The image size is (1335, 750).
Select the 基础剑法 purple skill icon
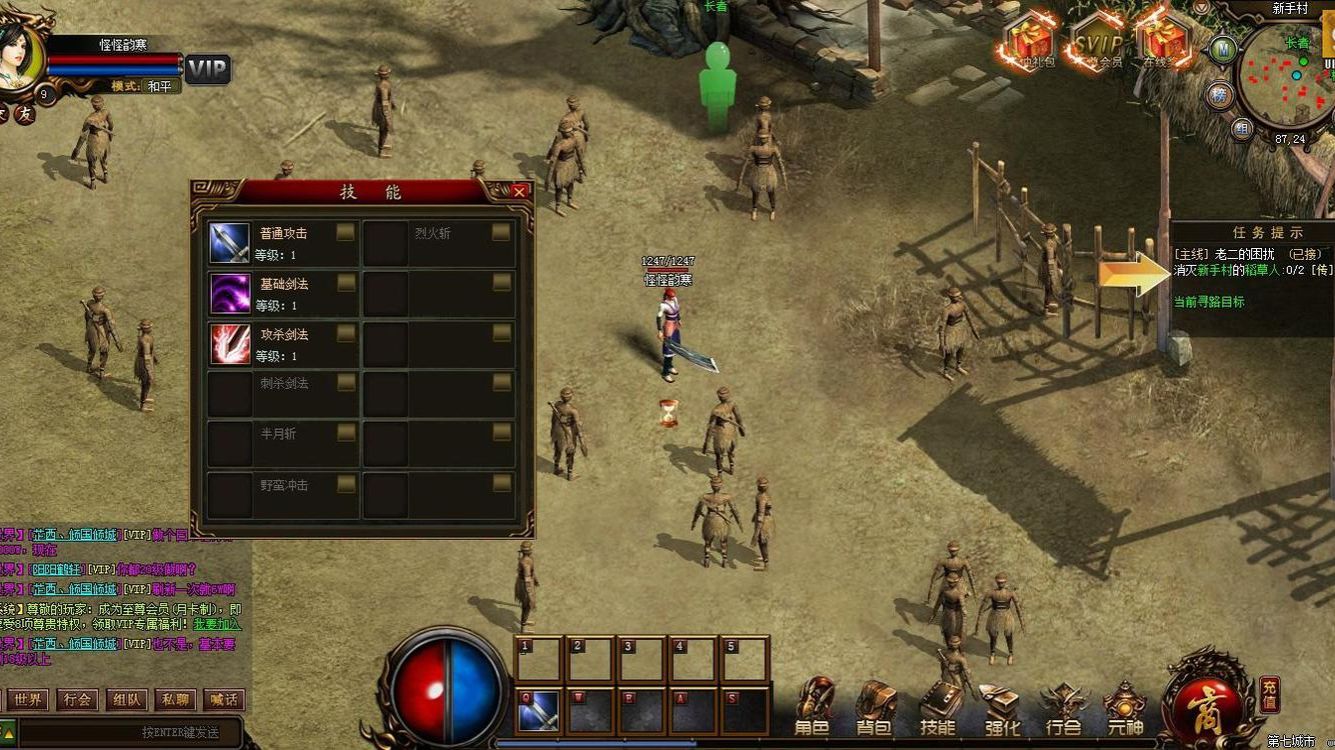pos(229,293)
